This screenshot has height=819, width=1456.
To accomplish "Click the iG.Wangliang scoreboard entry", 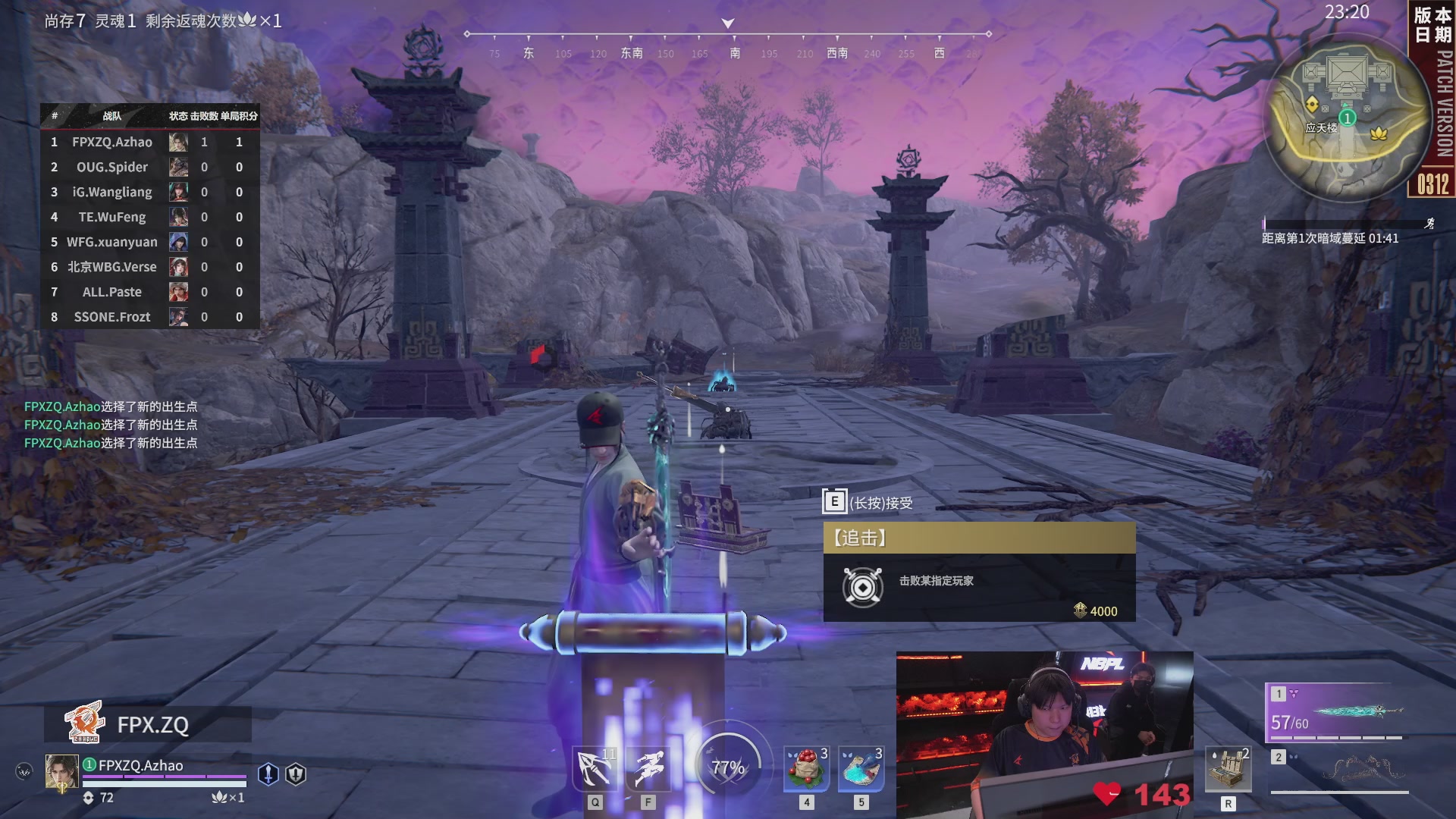I will [x=150, y=192].
